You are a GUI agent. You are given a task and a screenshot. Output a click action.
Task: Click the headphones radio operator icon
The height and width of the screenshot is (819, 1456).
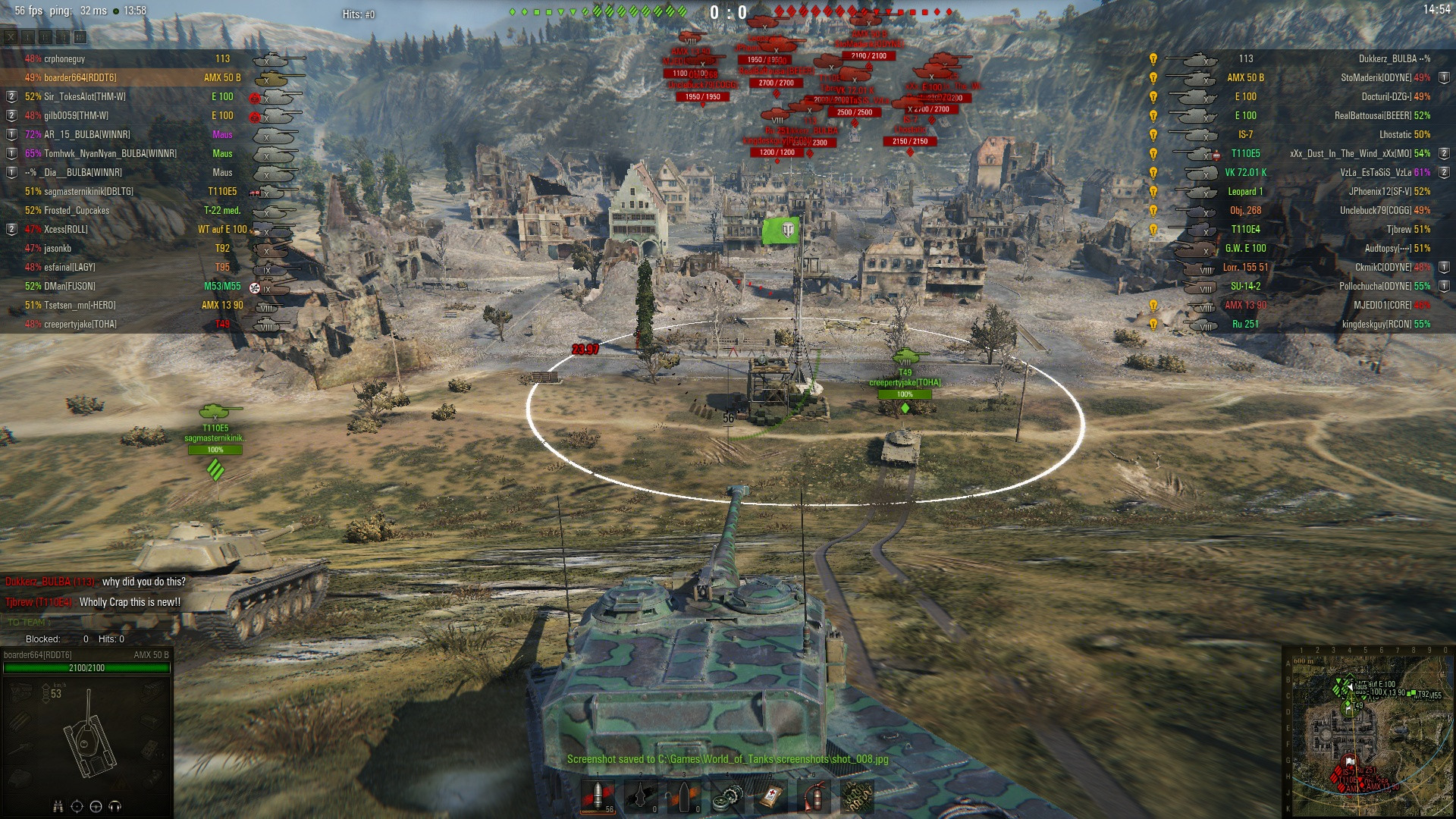115,806
